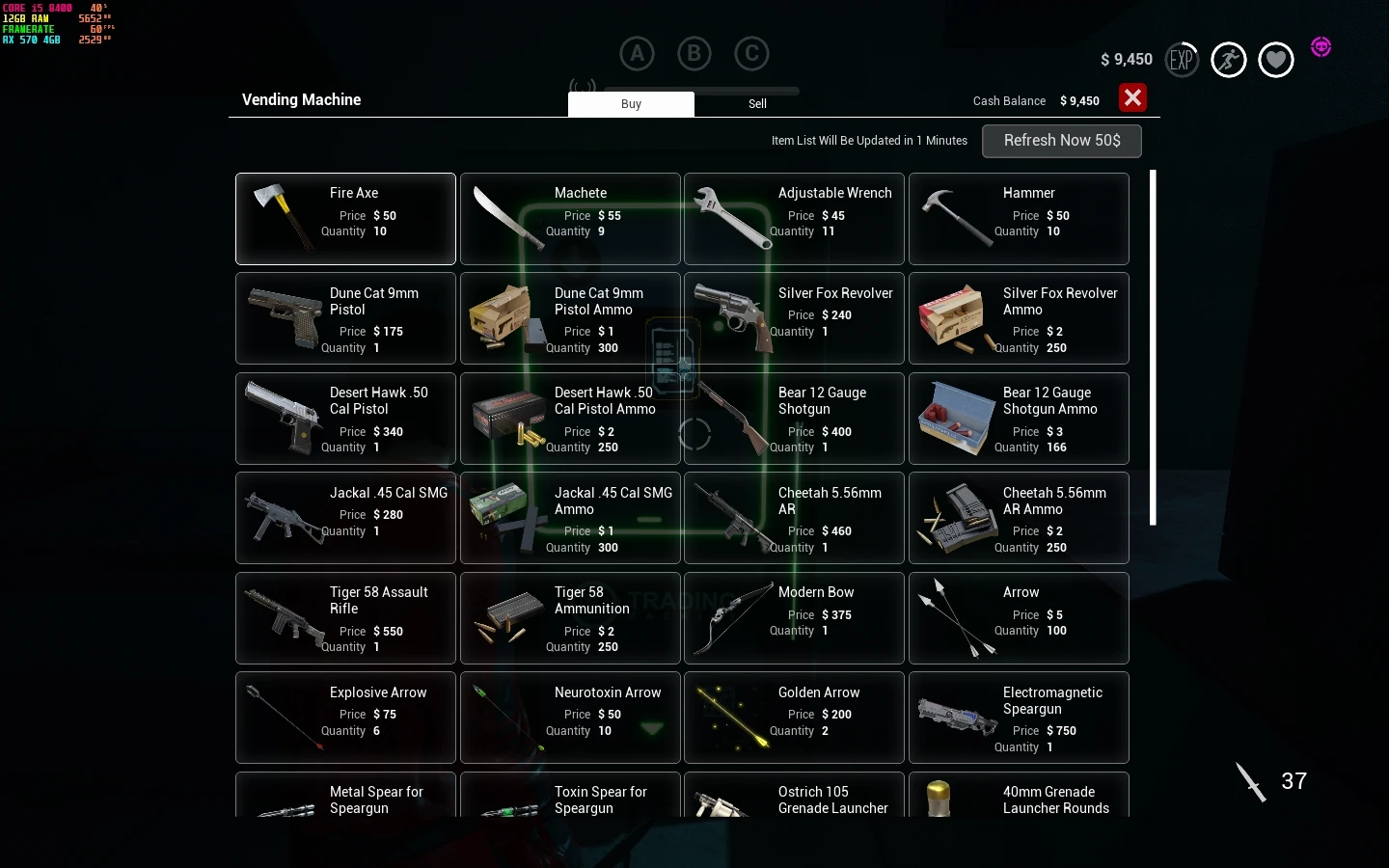
Task: Pick the Desert Hawk .50 Cal Pistol
Action: (x=345, y=419)
